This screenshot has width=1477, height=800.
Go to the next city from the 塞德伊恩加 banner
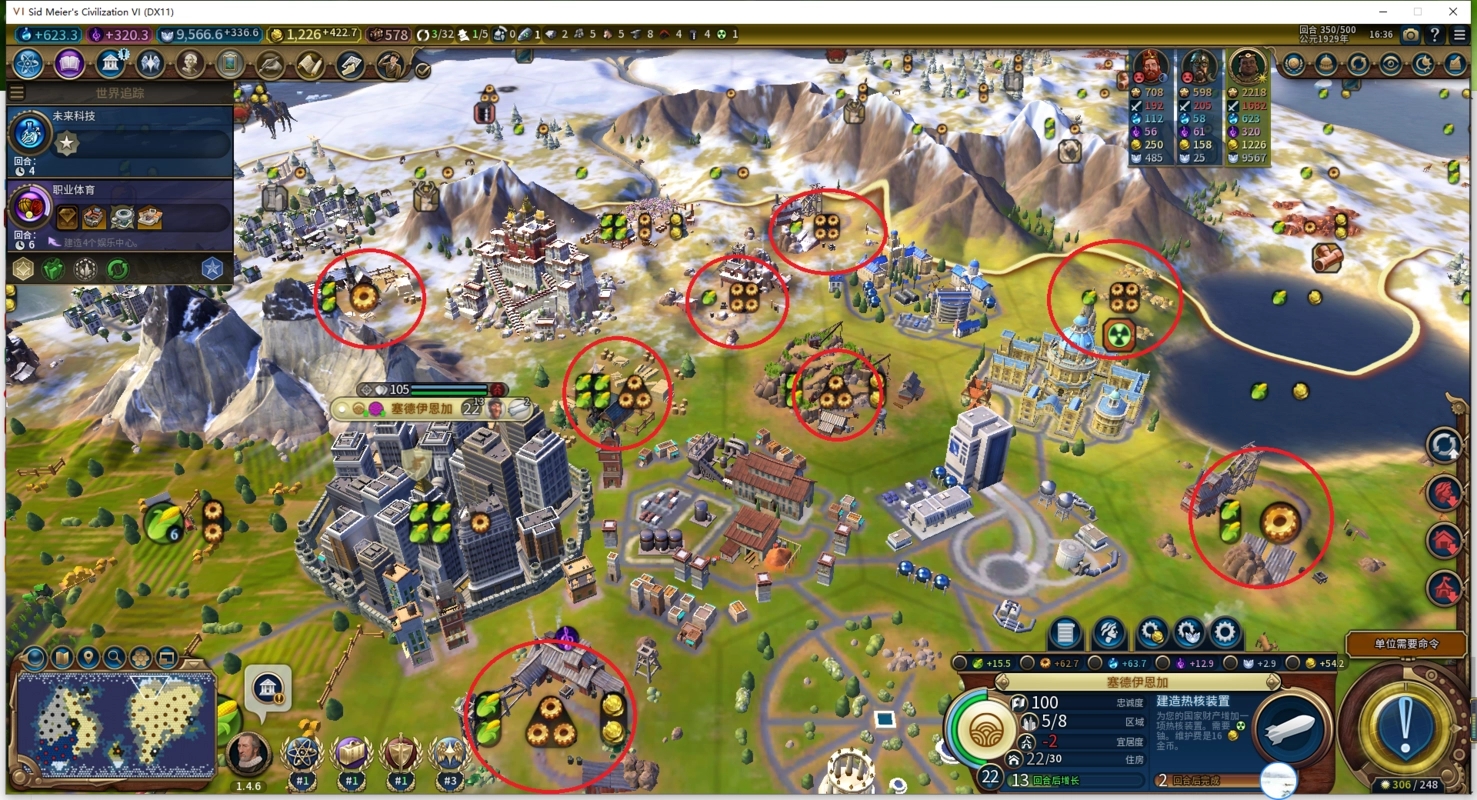1273,682
